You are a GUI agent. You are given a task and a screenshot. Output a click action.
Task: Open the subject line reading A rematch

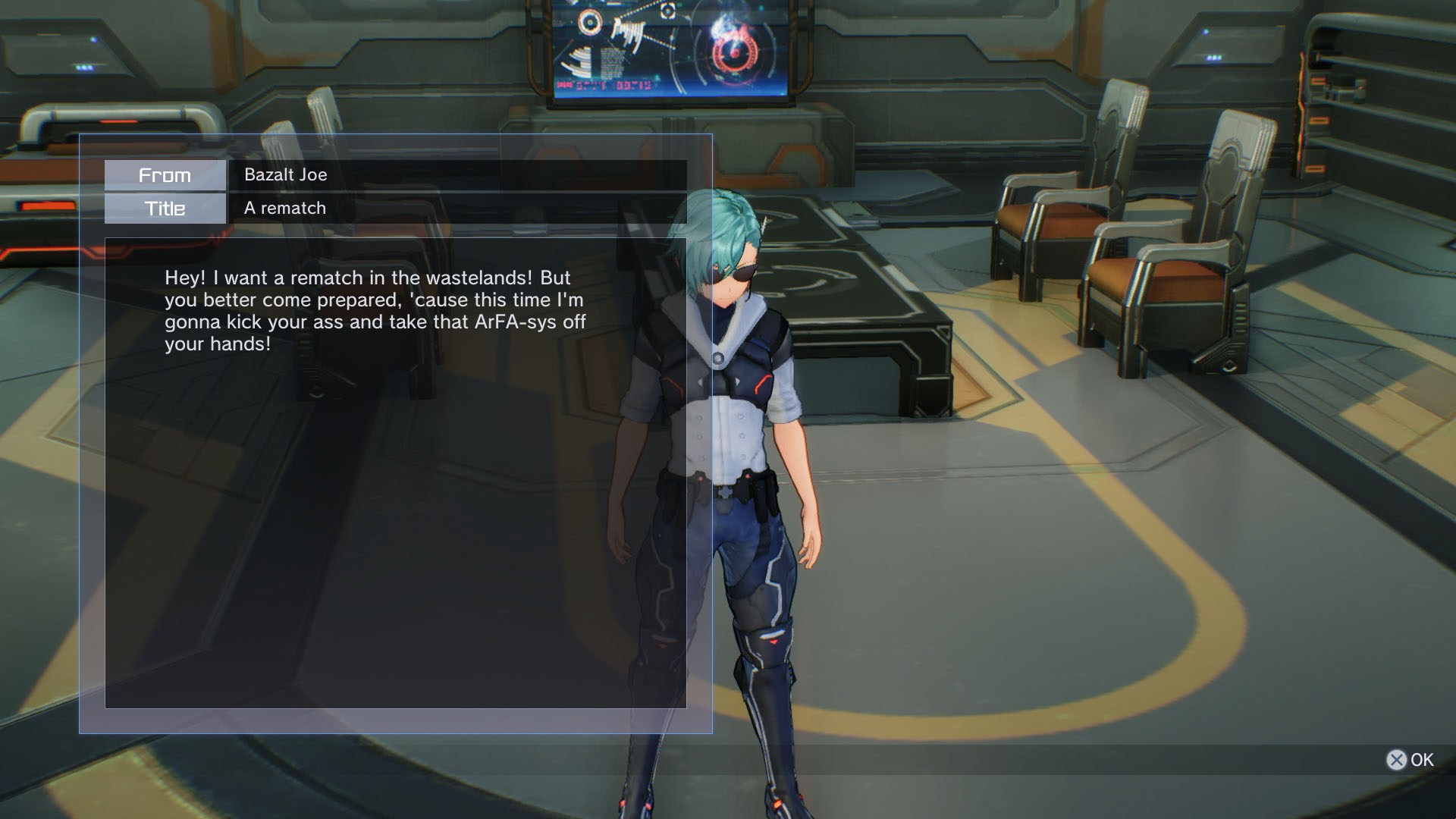284,208
